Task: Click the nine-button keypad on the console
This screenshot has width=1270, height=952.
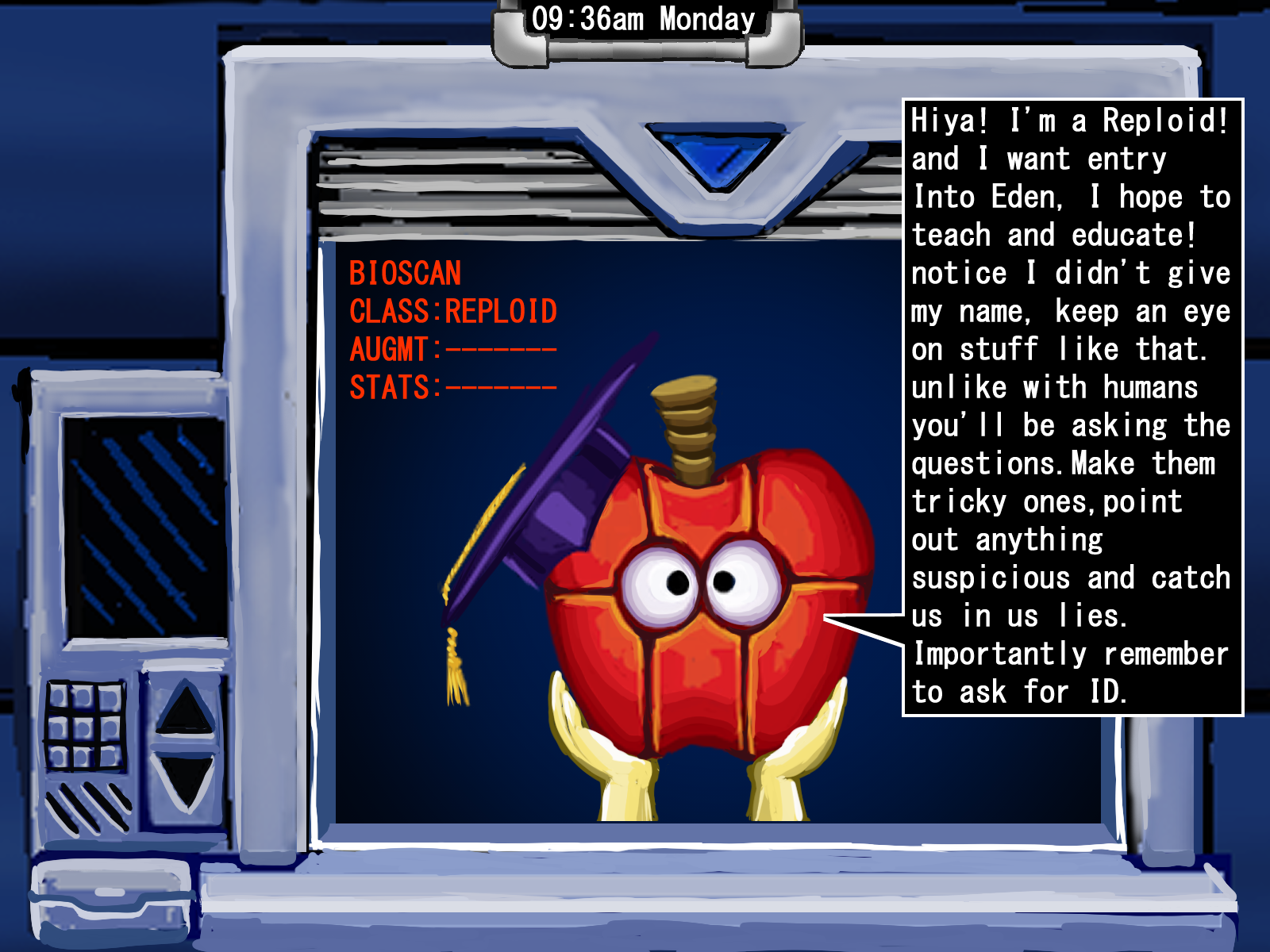Action: tap(84, 726)
